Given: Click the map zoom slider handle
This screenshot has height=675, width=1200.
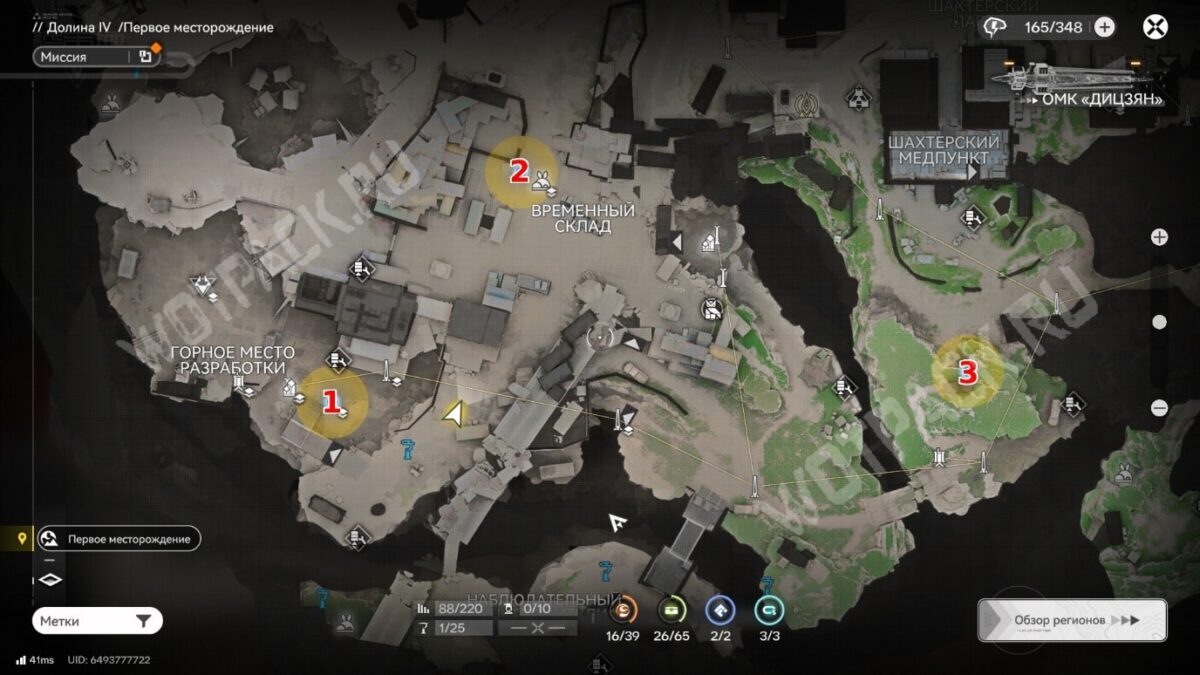Looking at the screenshot, I should coord(1159,322).
